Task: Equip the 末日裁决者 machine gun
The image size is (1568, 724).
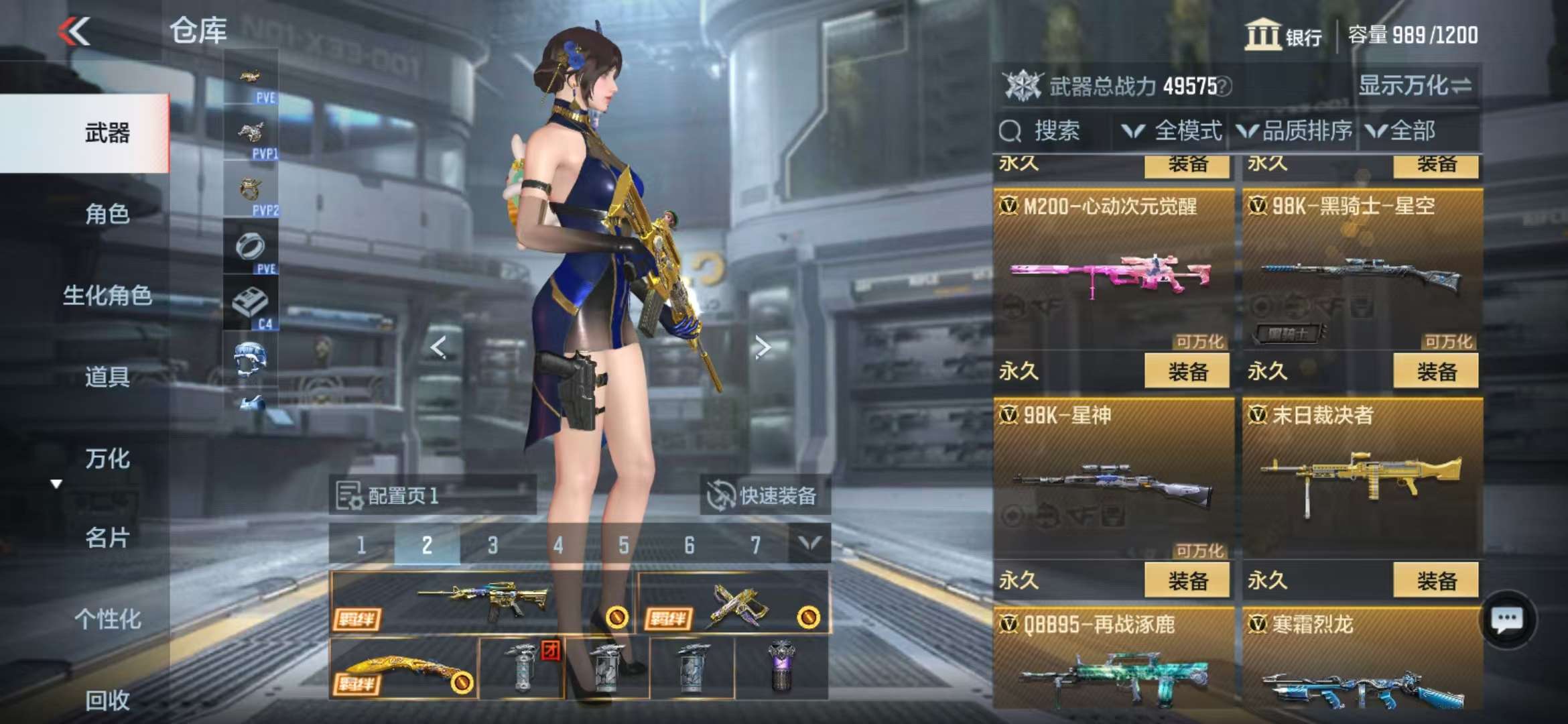Action: coord(1435,581)
